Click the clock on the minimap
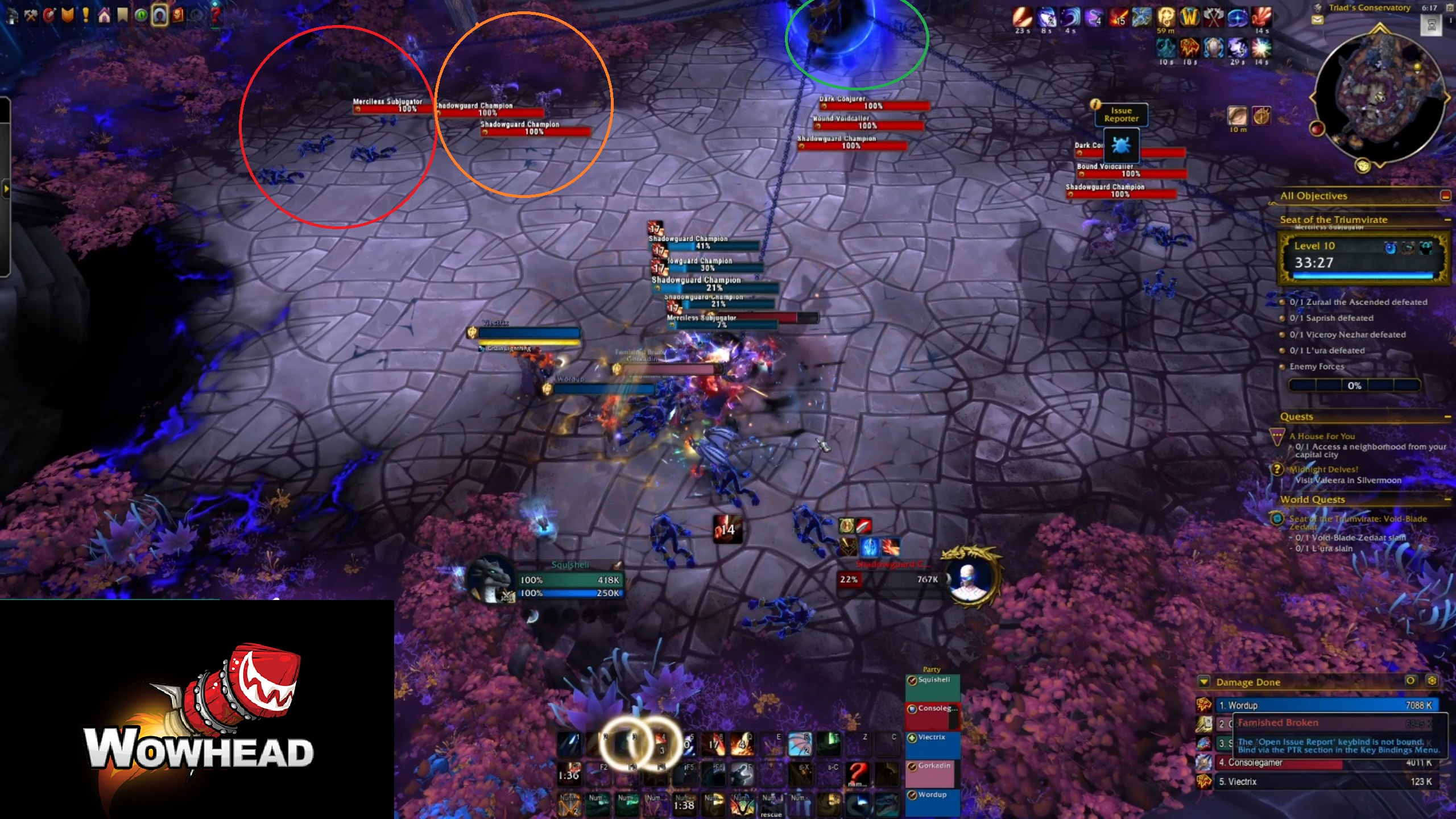 1432,8
